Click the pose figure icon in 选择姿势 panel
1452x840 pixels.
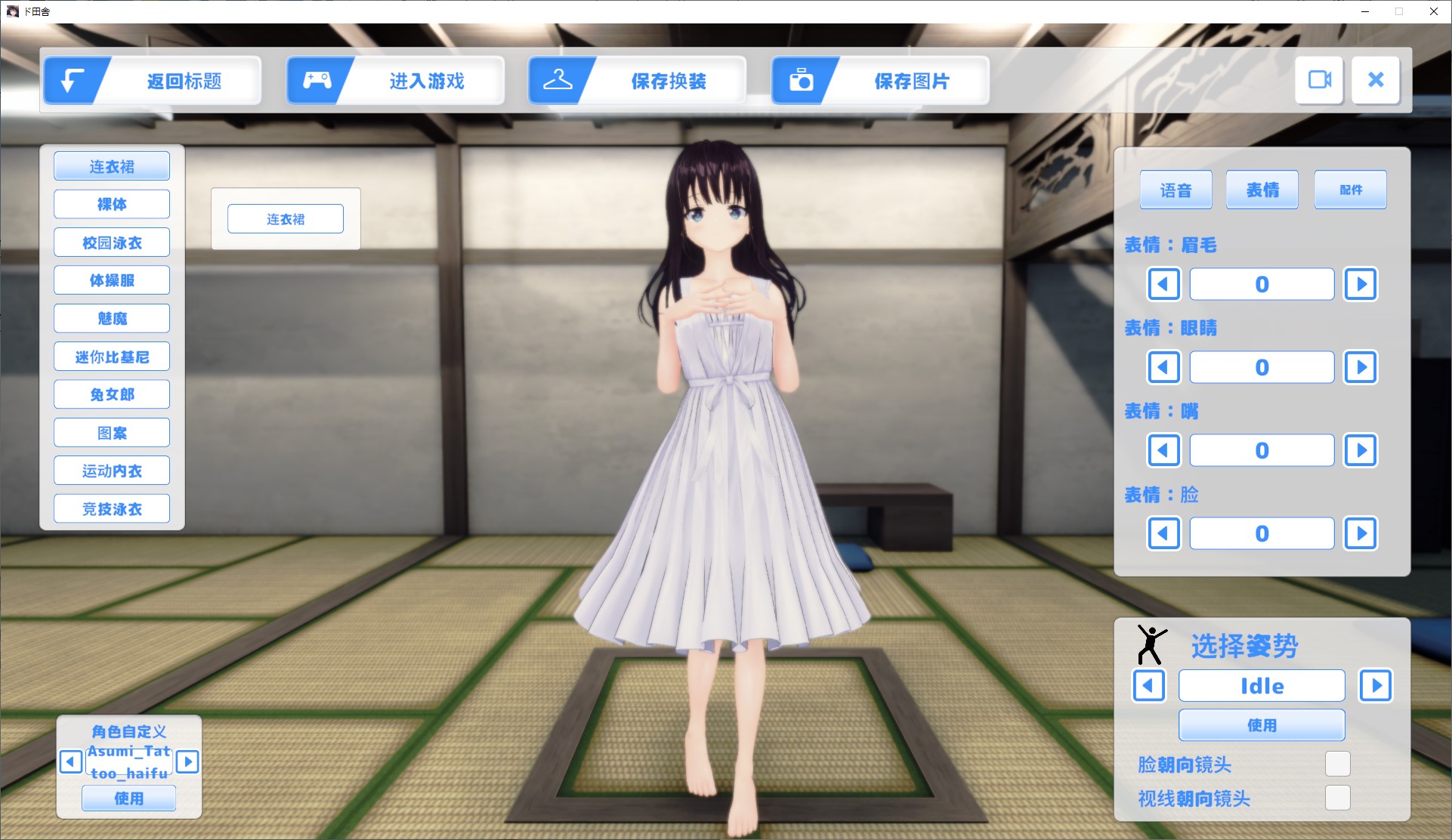(1149, 646)
